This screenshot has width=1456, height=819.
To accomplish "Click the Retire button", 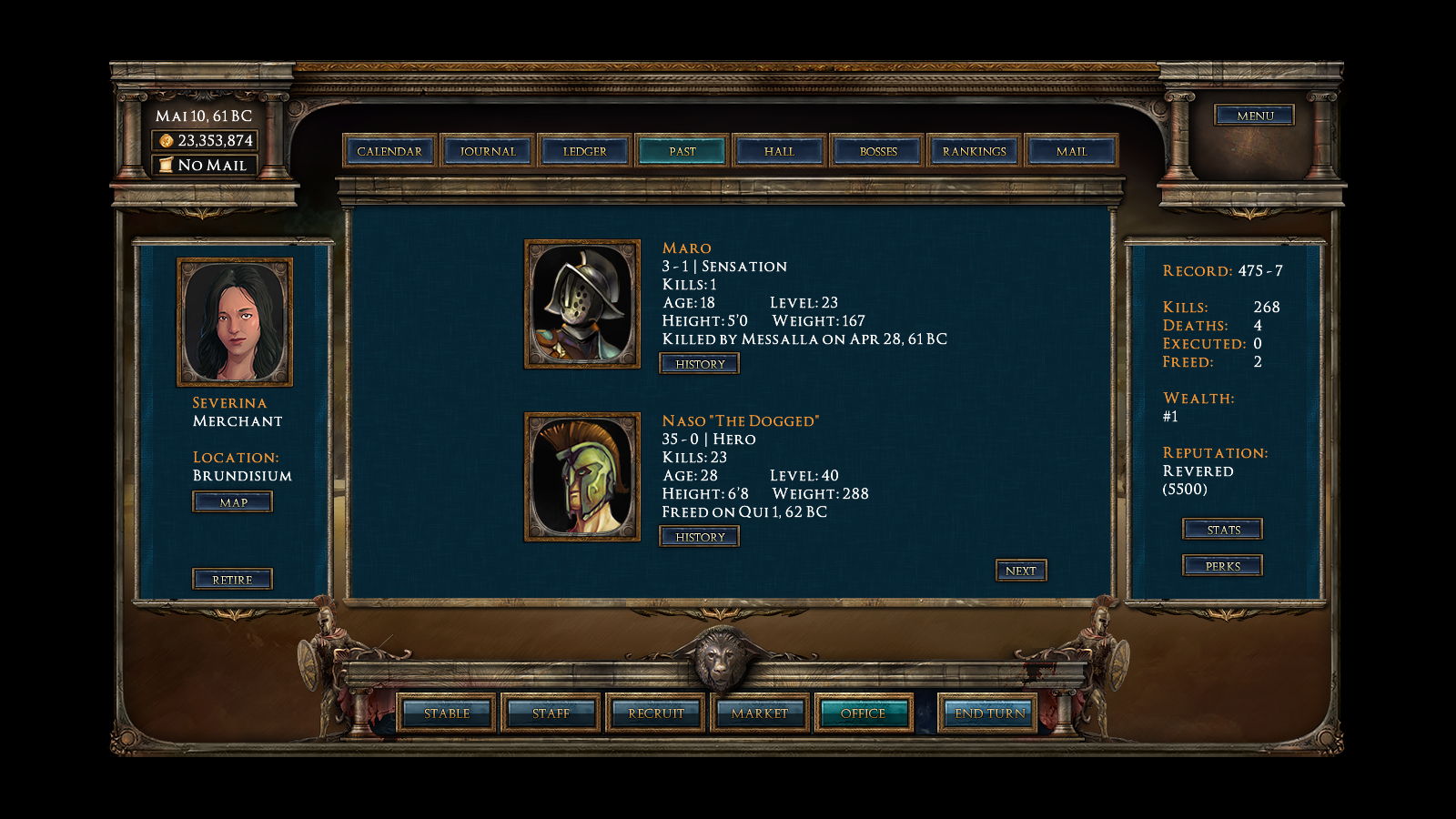I will click(232, 580).
